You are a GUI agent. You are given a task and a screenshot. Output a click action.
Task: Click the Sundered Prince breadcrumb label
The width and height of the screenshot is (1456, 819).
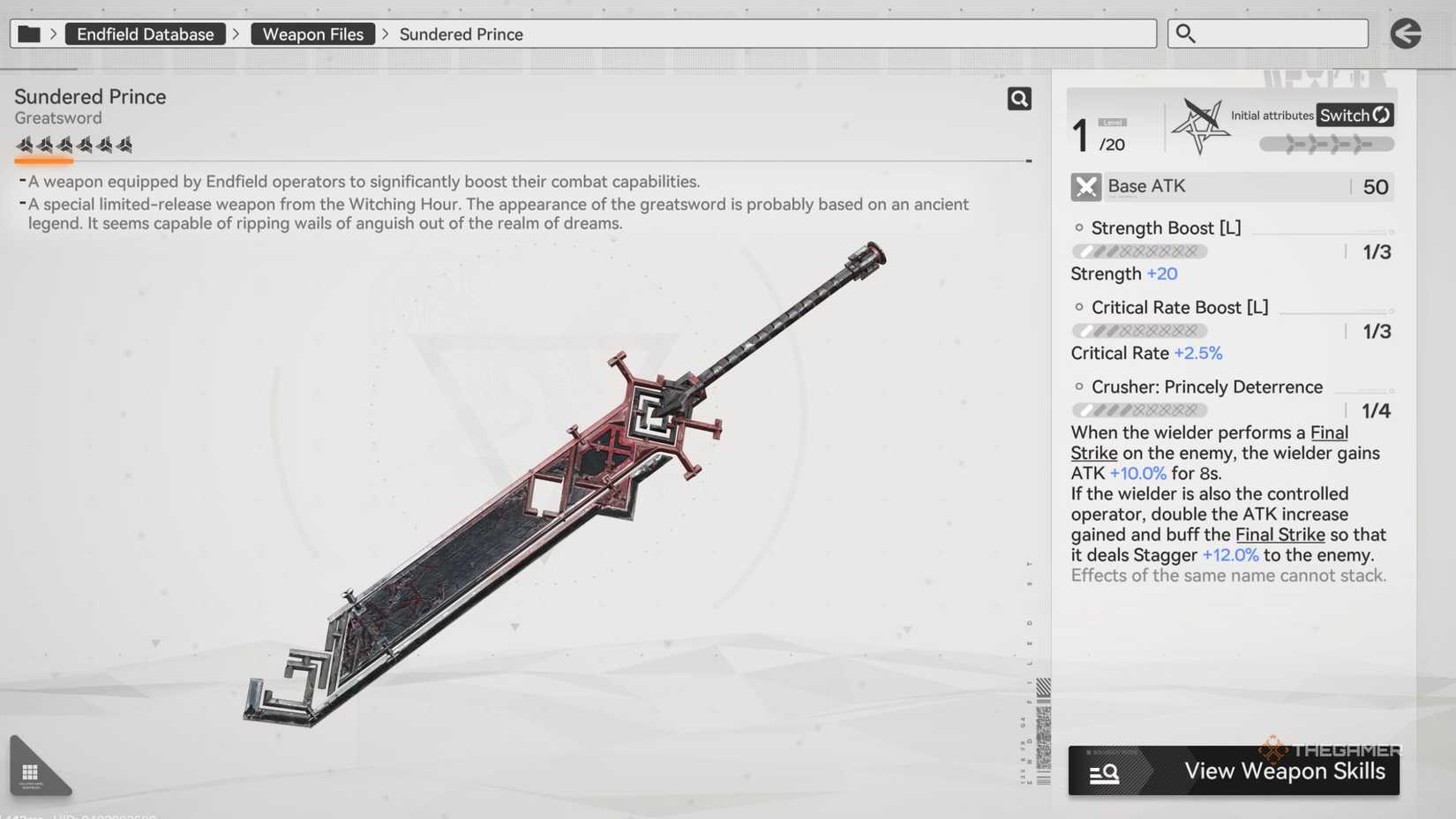[461, 34]
